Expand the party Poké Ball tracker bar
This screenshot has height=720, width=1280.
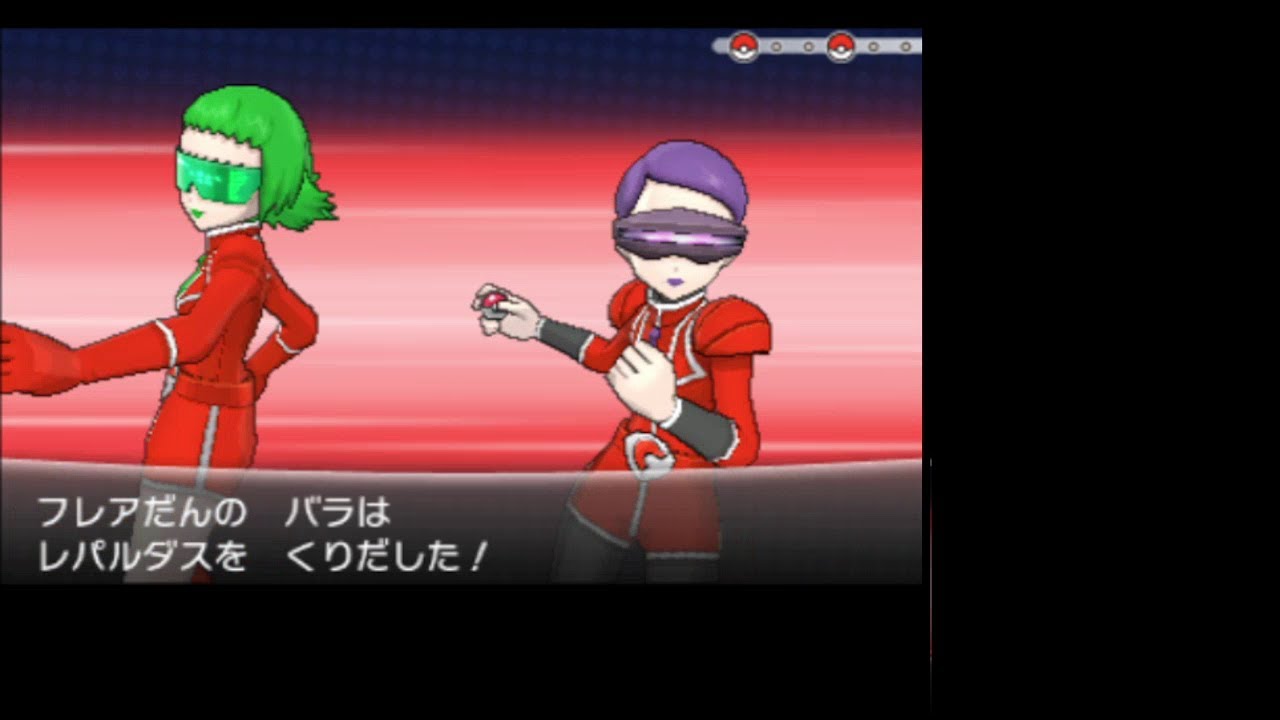[x=820, y=45]
